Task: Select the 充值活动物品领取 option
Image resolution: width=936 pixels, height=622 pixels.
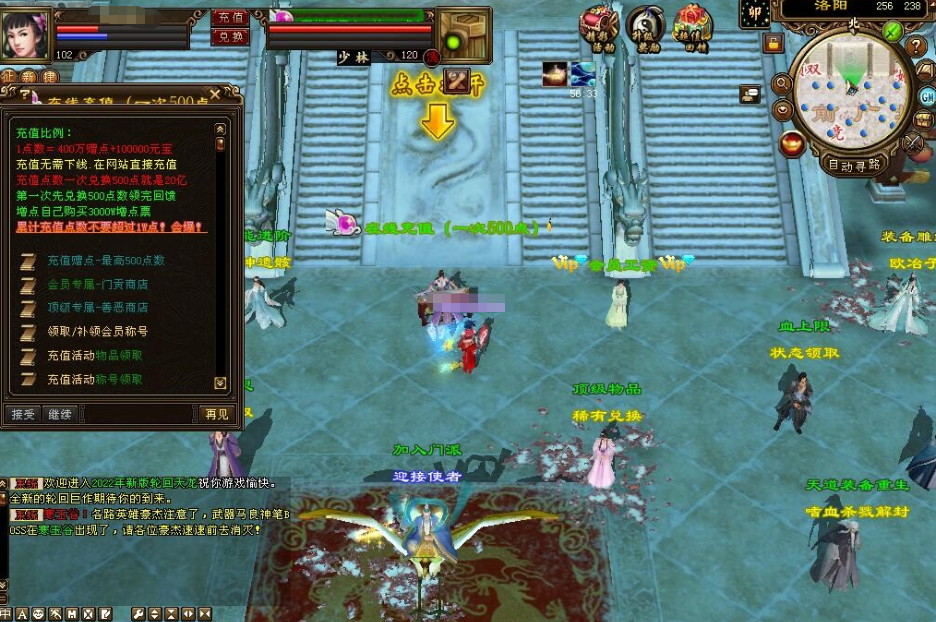Action: coord(95,355)
